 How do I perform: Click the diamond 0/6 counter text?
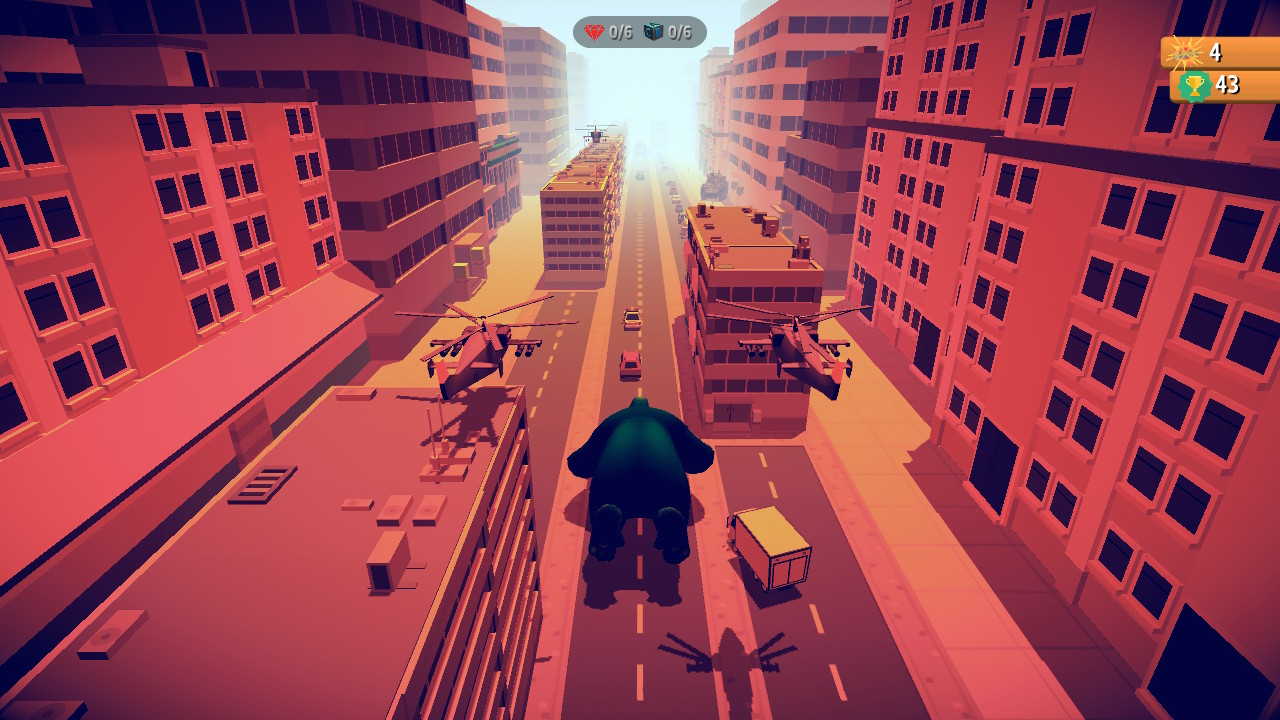click(x=619, y=31)
